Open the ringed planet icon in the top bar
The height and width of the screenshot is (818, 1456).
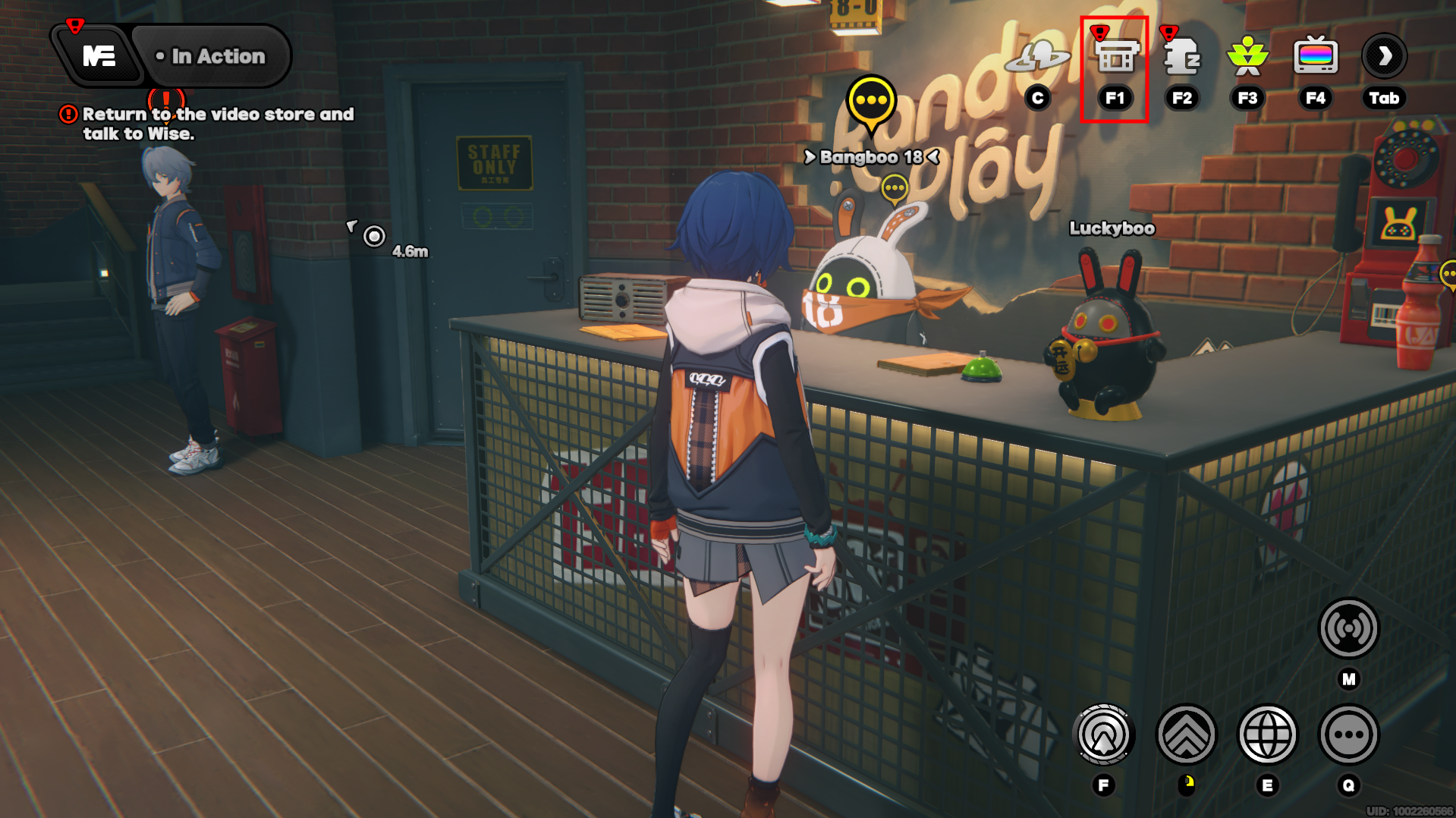[1037, 56]
